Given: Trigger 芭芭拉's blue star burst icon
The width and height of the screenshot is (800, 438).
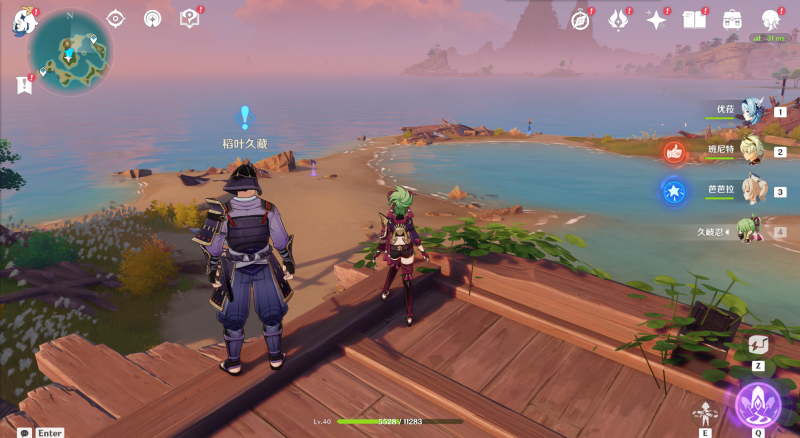Looking at the screenshot, I should 673,190.
